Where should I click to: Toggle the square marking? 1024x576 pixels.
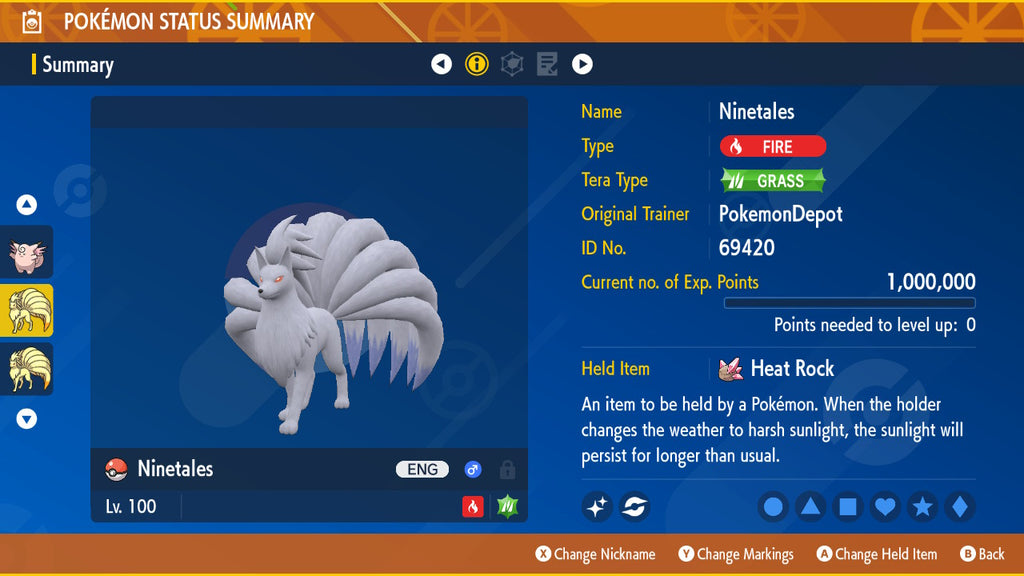(847, 507)
